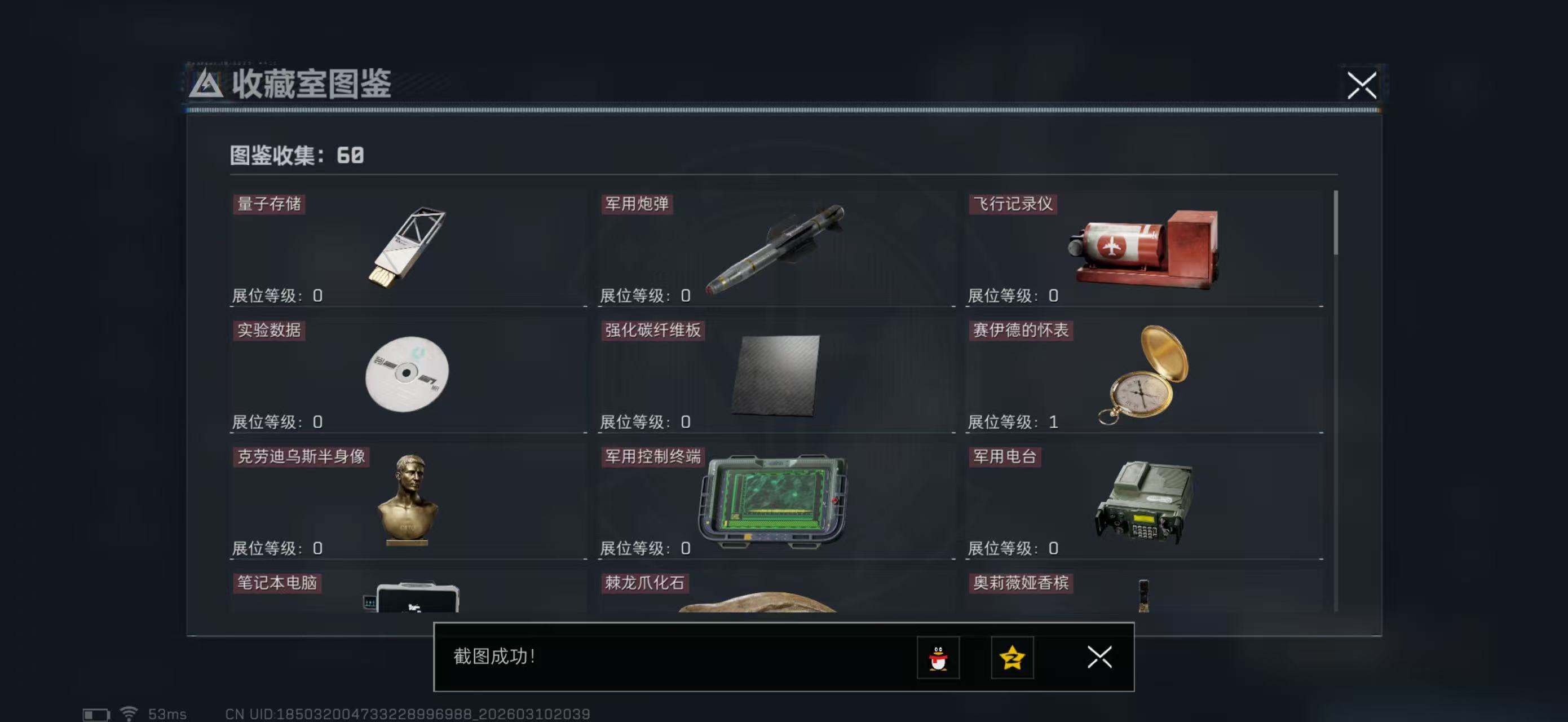
Task: Dismiss the 截图成功 notification with its X
Action: click(x=1099, y=658)
